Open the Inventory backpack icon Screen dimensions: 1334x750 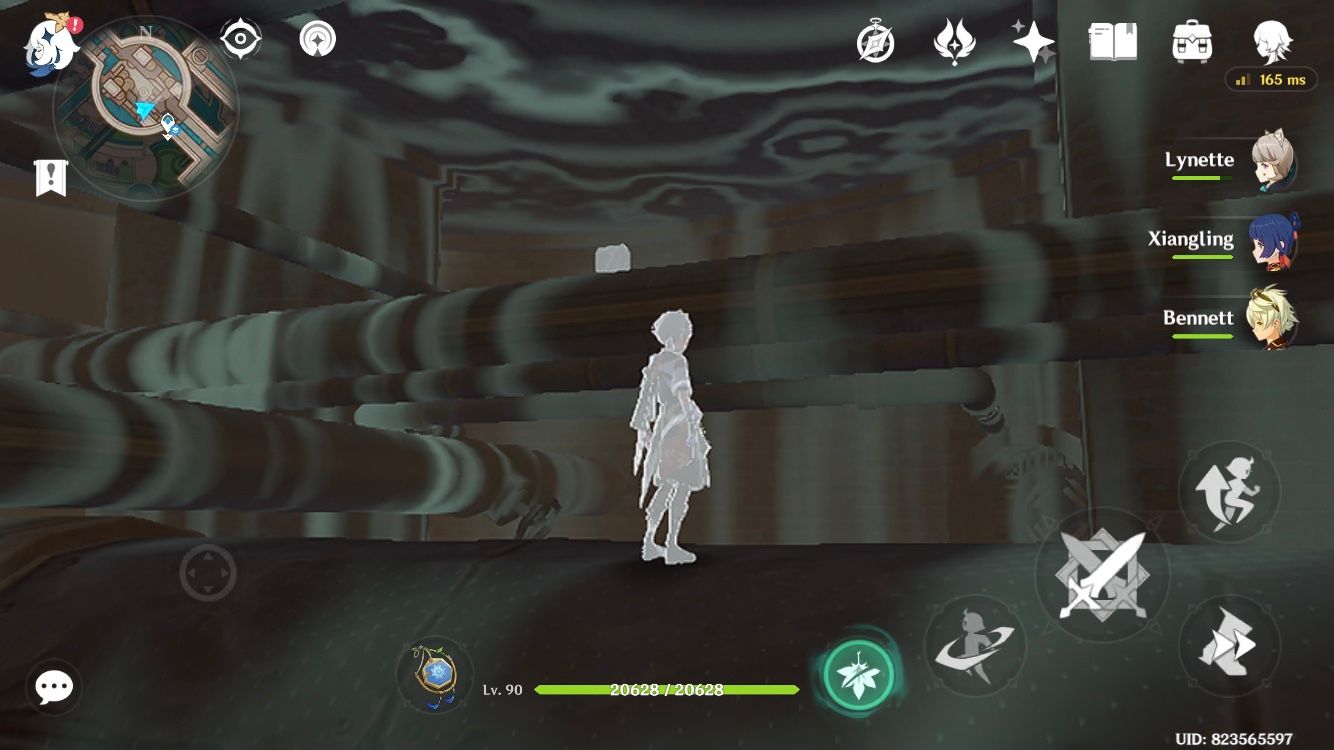(x=1192, y=42)
